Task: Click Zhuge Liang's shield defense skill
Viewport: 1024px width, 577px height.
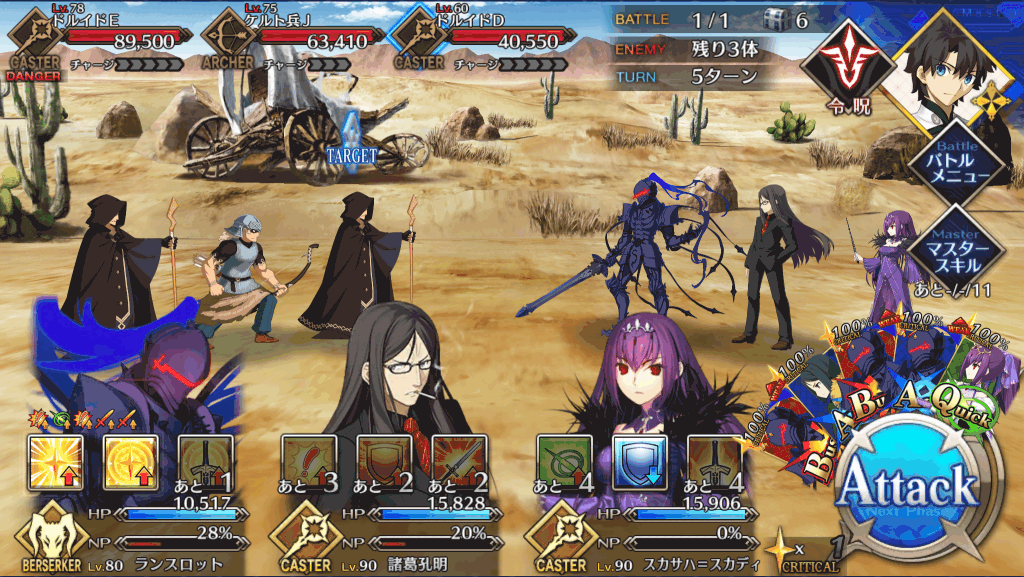Action: [x=384, y=463]
